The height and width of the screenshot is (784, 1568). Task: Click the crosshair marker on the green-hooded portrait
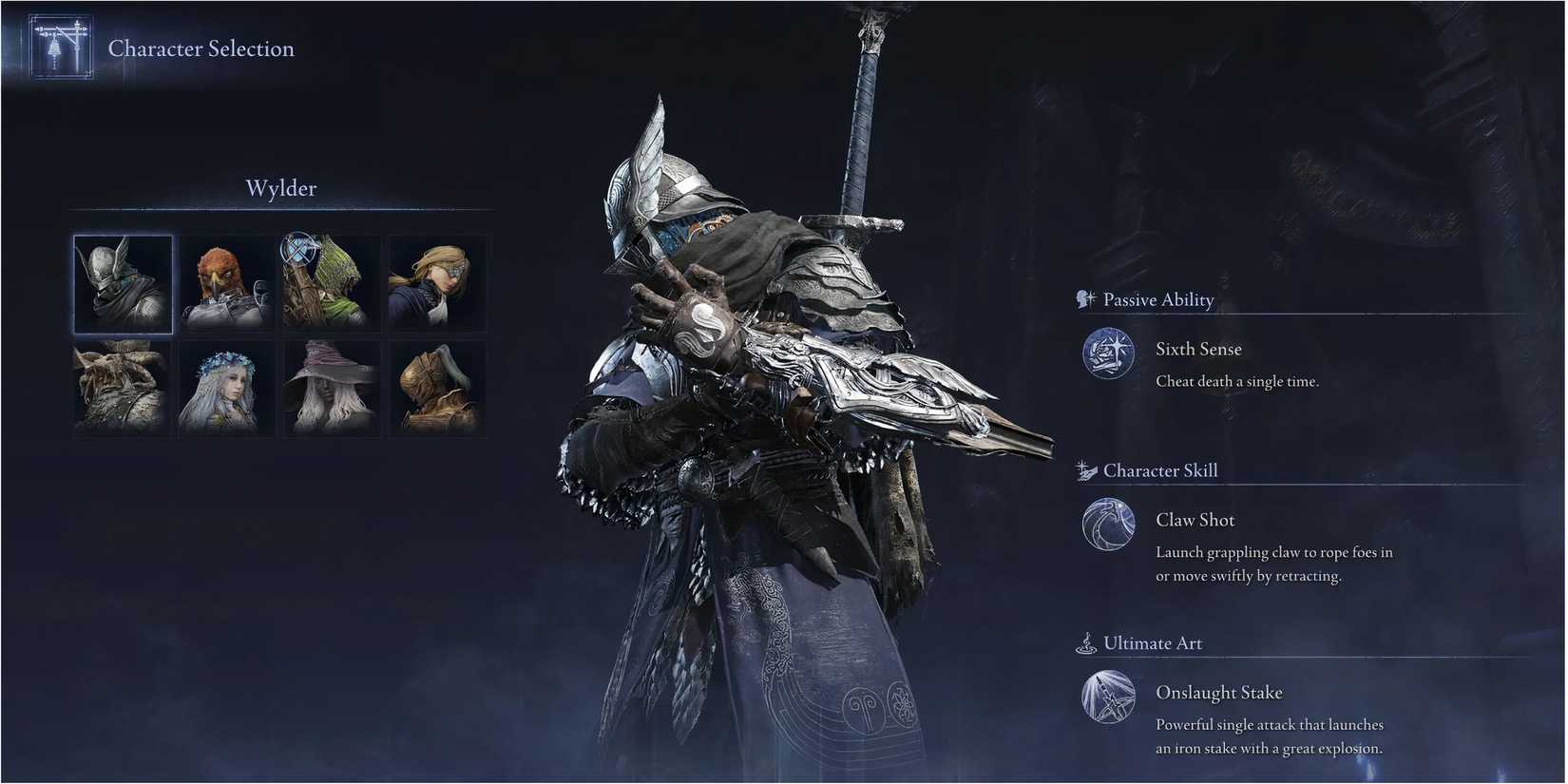[x=297, y=250]
